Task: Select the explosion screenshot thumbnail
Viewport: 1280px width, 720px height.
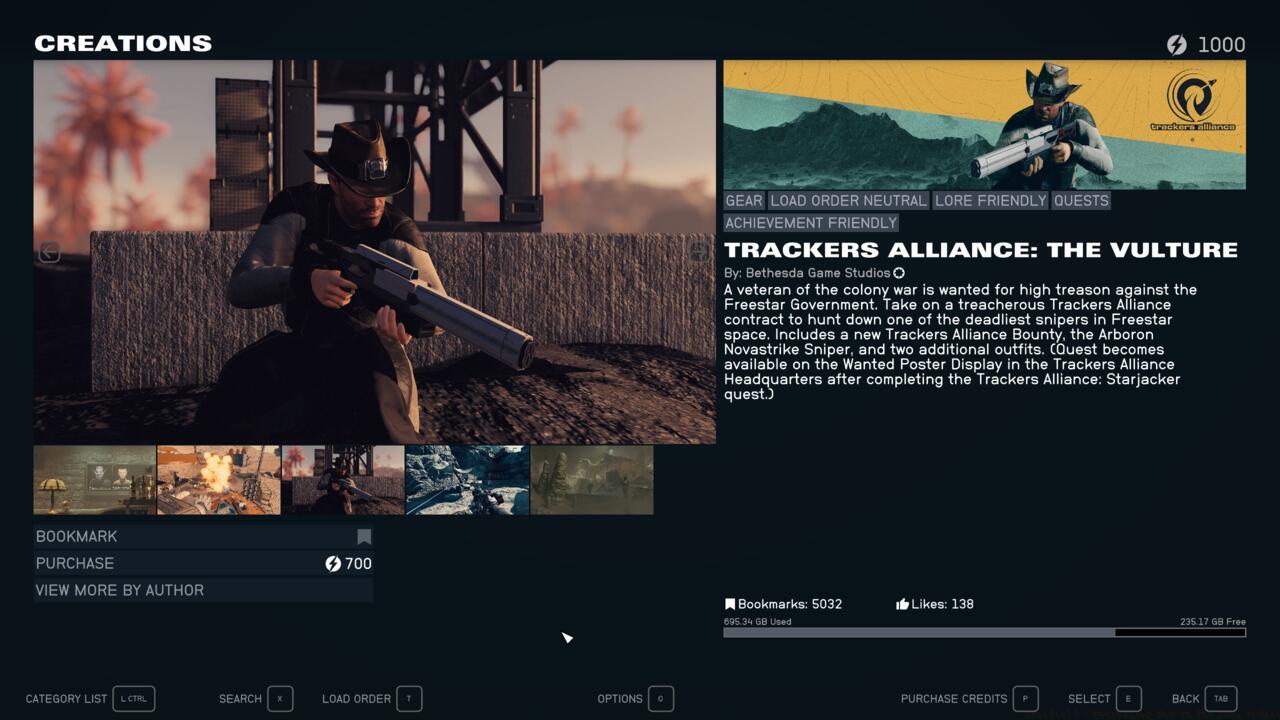Action: [219, 480]
